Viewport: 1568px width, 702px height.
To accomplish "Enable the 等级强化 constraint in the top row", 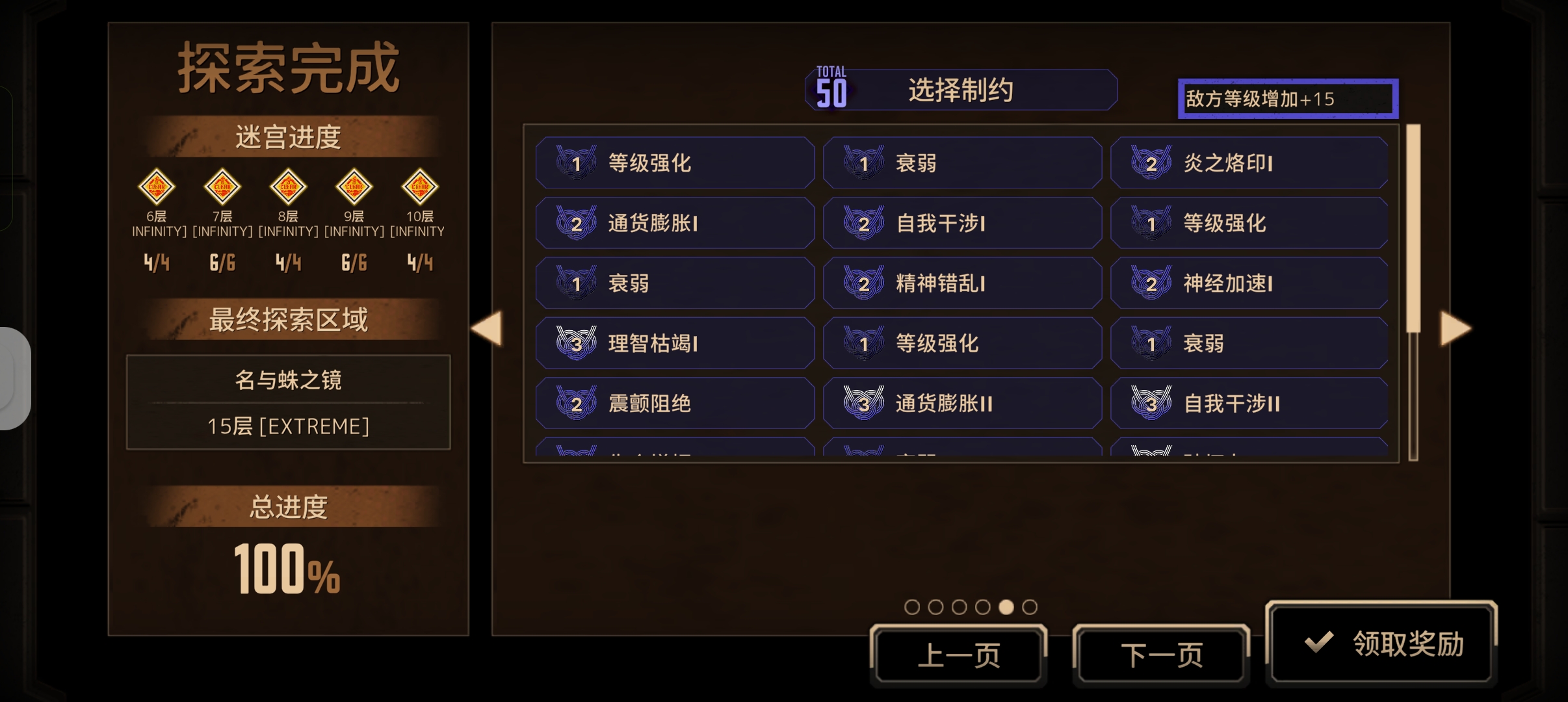I will pos(674,164).
